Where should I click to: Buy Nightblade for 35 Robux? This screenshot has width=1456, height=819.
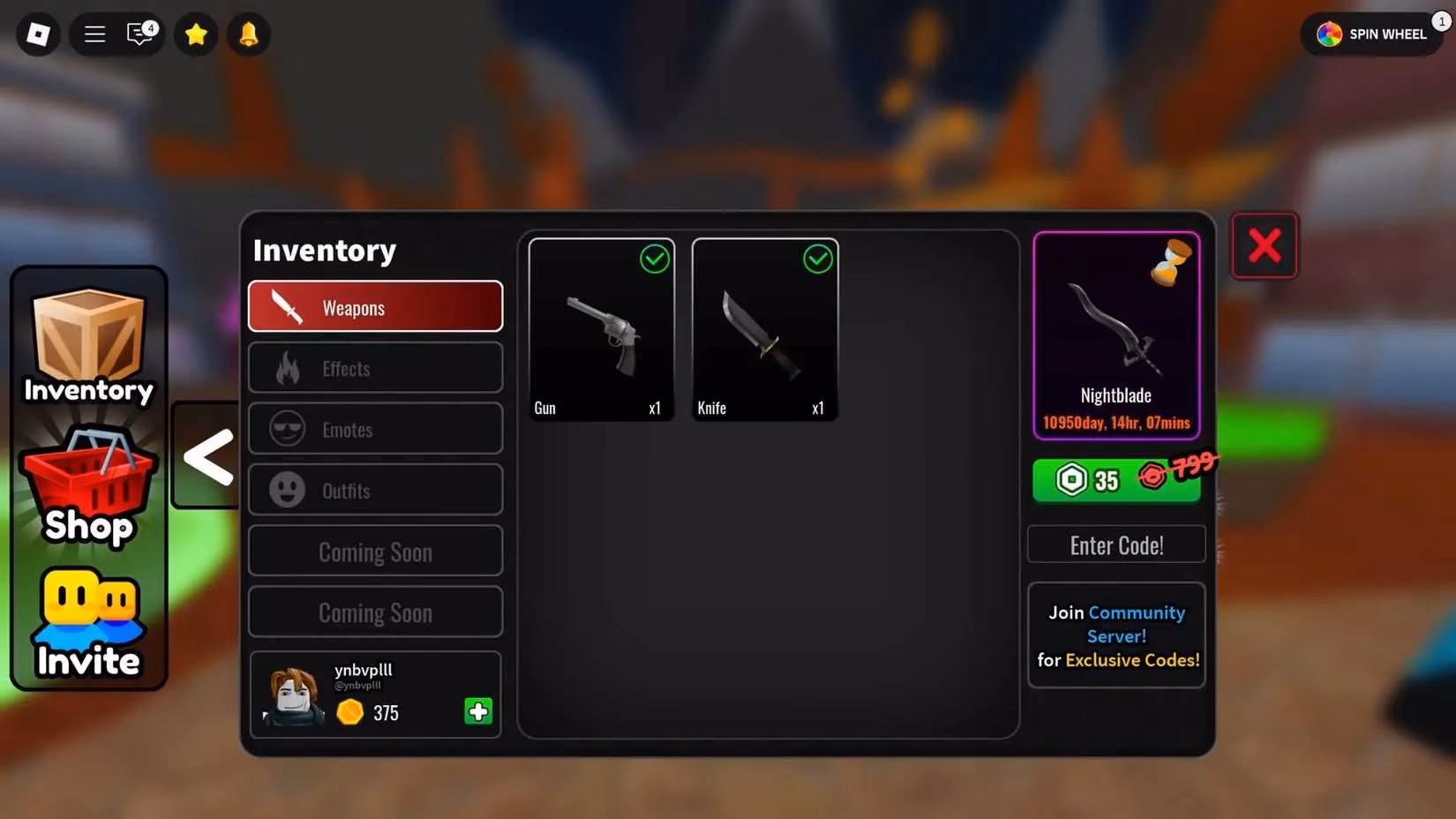pos(1115,479)
